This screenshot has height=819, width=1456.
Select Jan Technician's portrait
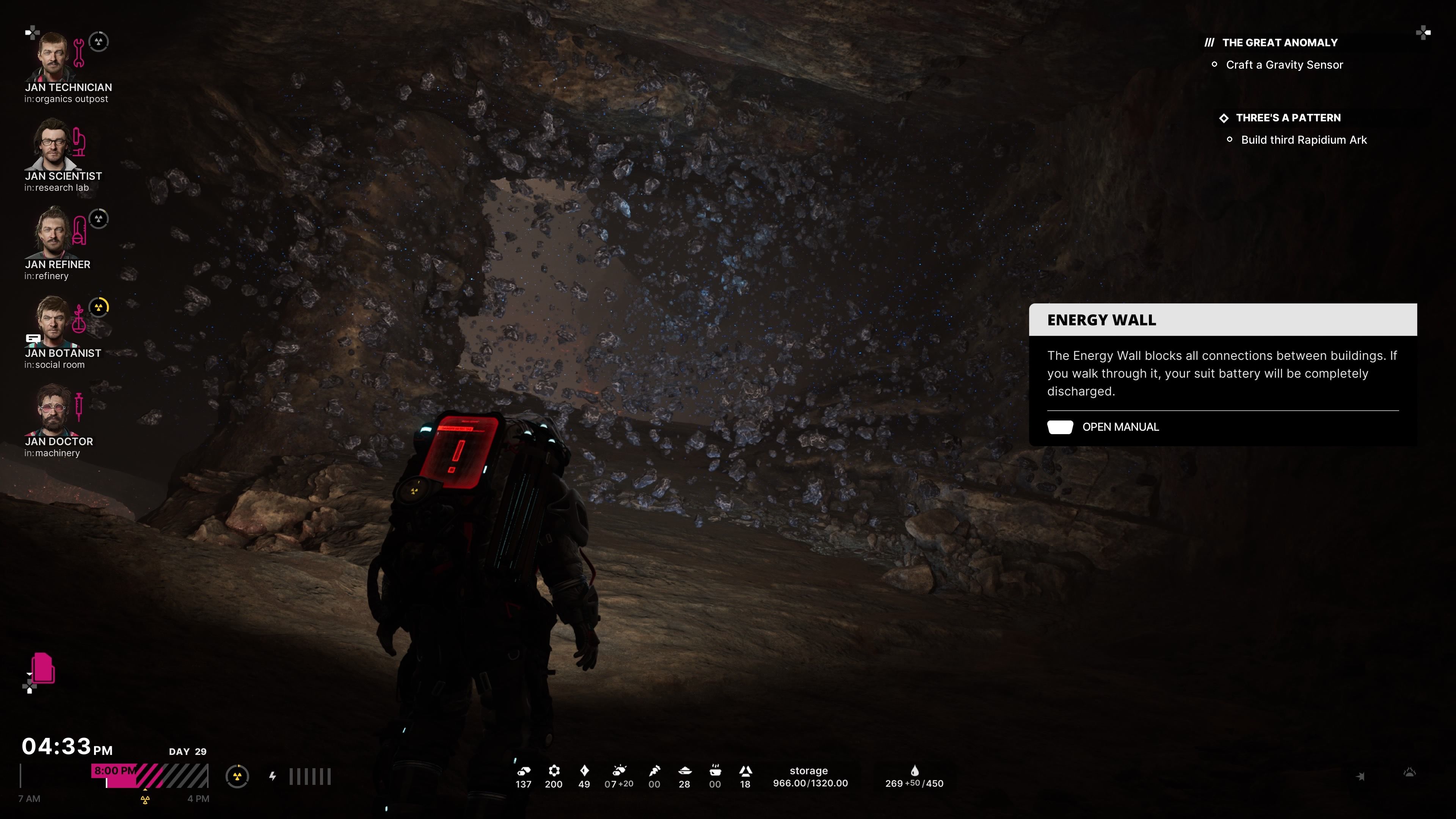(x=53, y=56)
